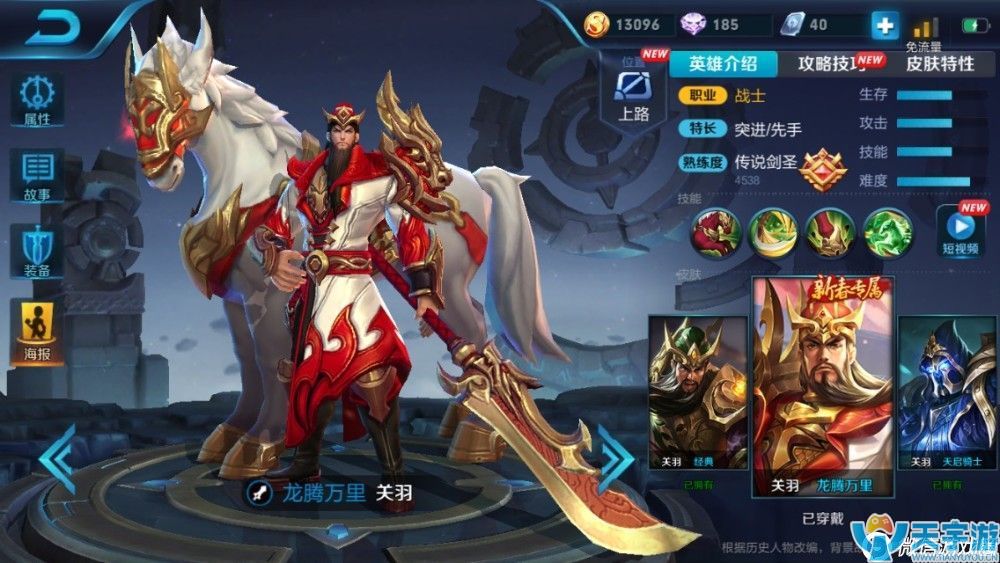The height and width of the screenshot is (563, 1000).
Task: Open the 装备 equipment panel
Action: [x=38, y=251]
